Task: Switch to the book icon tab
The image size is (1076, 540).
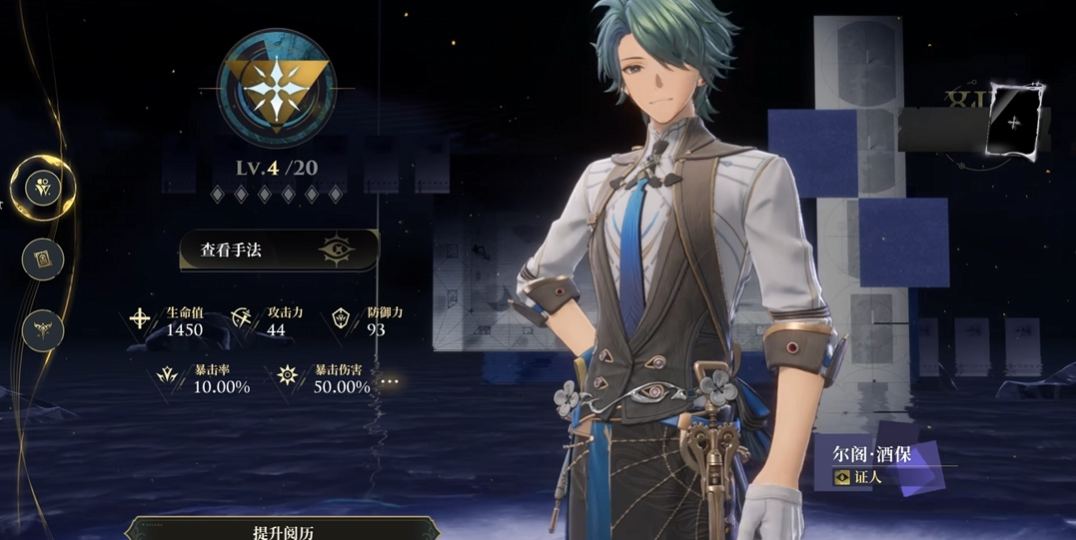Action: click(x=43, y=259)
